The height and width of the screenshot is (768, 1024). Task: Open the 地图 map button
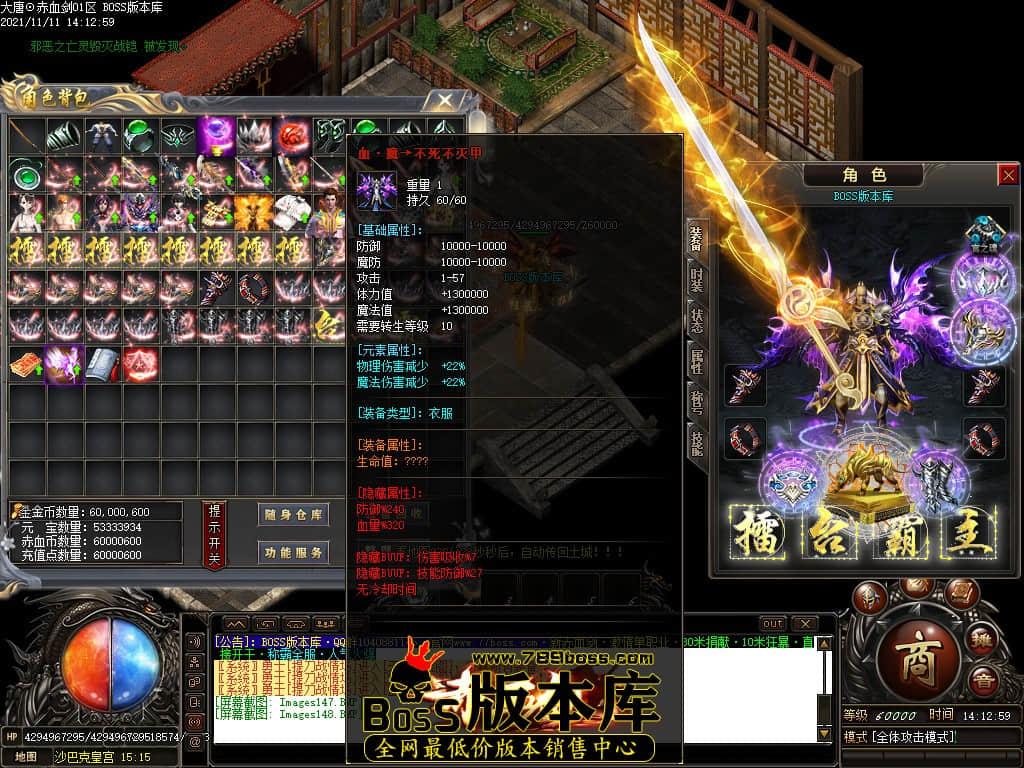pos(26,757)
